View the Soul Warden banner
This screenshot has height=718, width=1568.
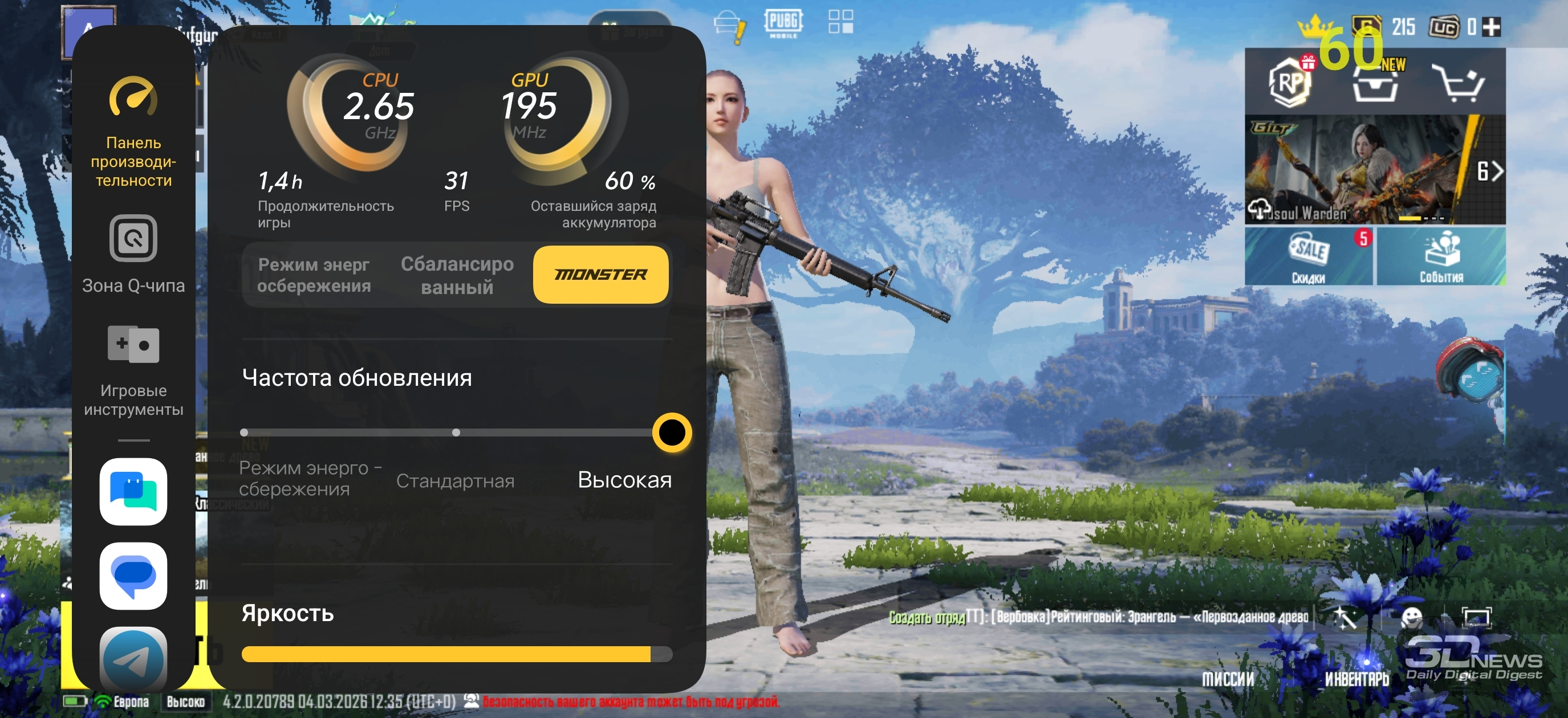click(x=1358, y=170)
